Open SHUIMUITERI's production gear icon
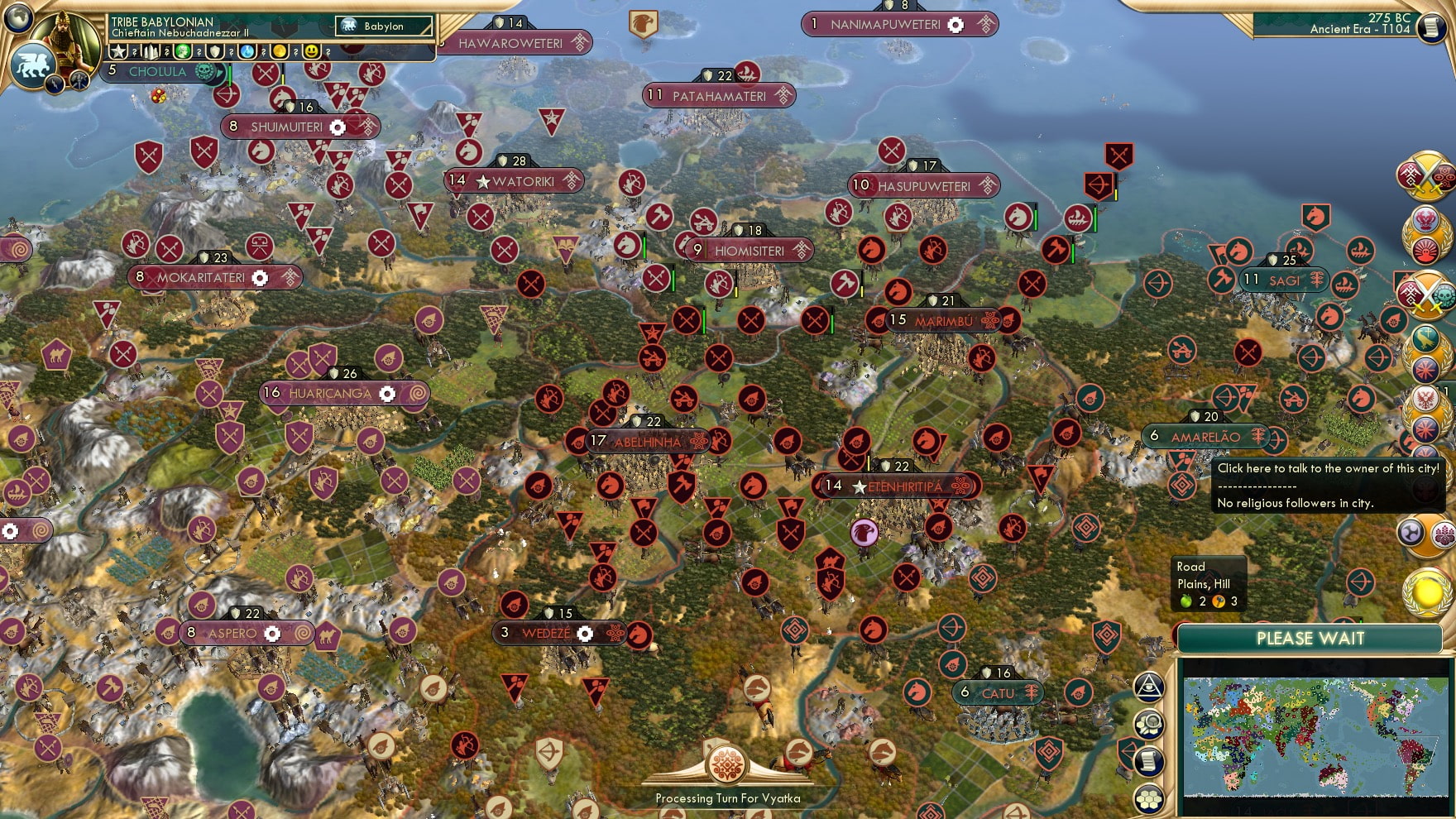 tap(338, 127)
